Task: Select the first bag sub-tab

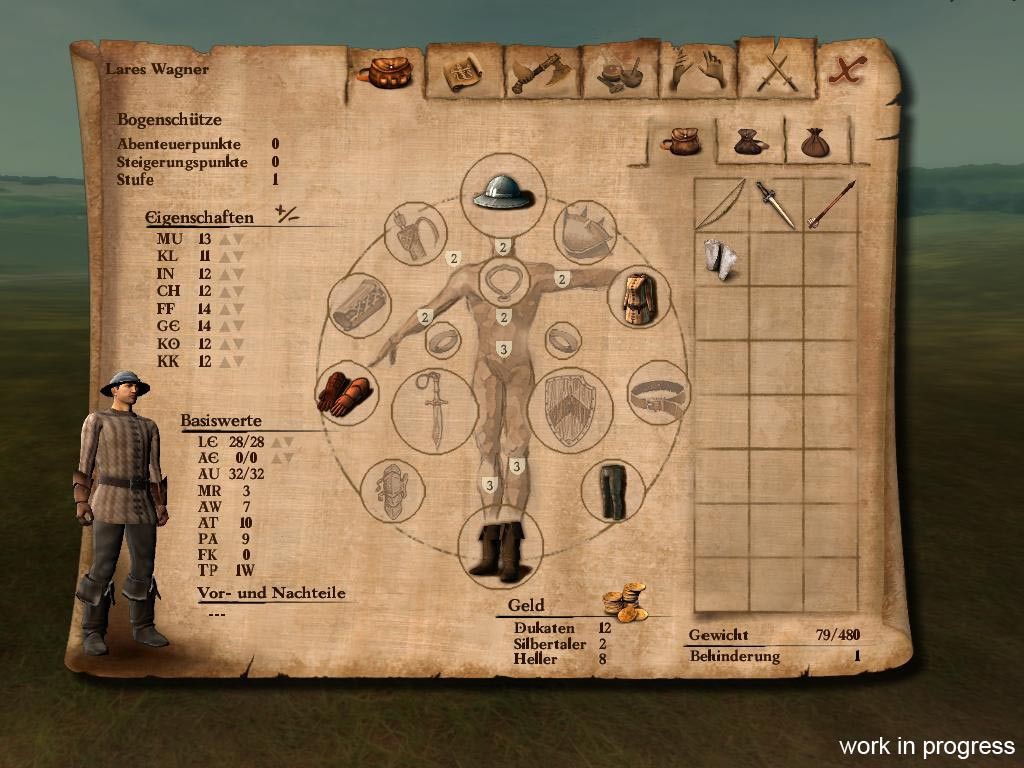Action: (x=681, y=140)
